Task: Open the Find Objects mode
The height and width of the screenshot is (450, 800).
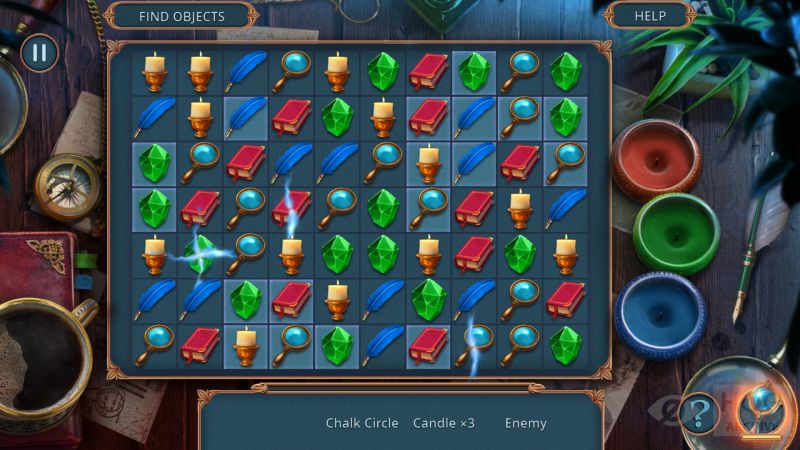Action: pyautogui.click(x=181, y=16)
